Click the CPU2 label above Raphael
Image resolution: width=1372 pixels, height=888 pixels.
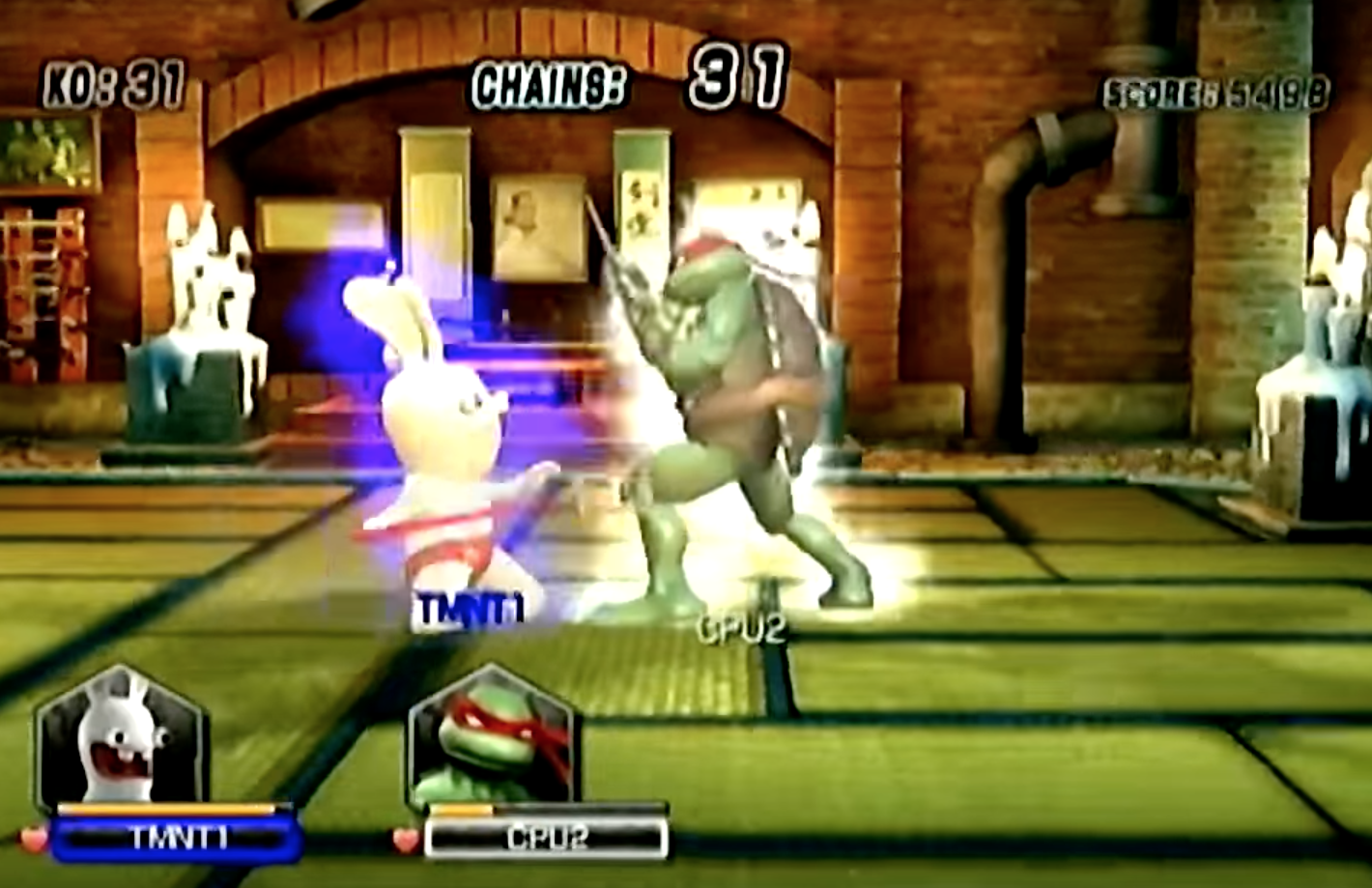point(740,629)
